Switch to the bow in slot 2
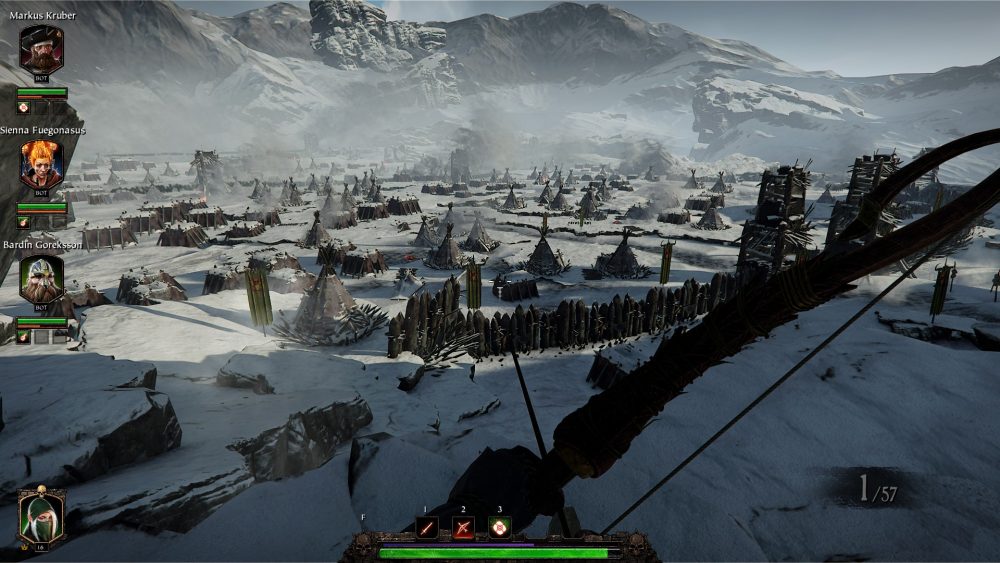1000x563 pixels. pyautogui.click(x=463, y=527)
